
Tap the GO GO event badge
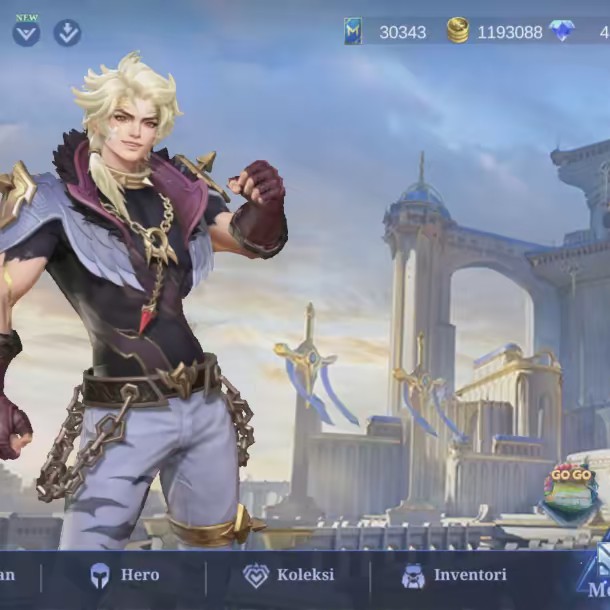coord(569,492)
